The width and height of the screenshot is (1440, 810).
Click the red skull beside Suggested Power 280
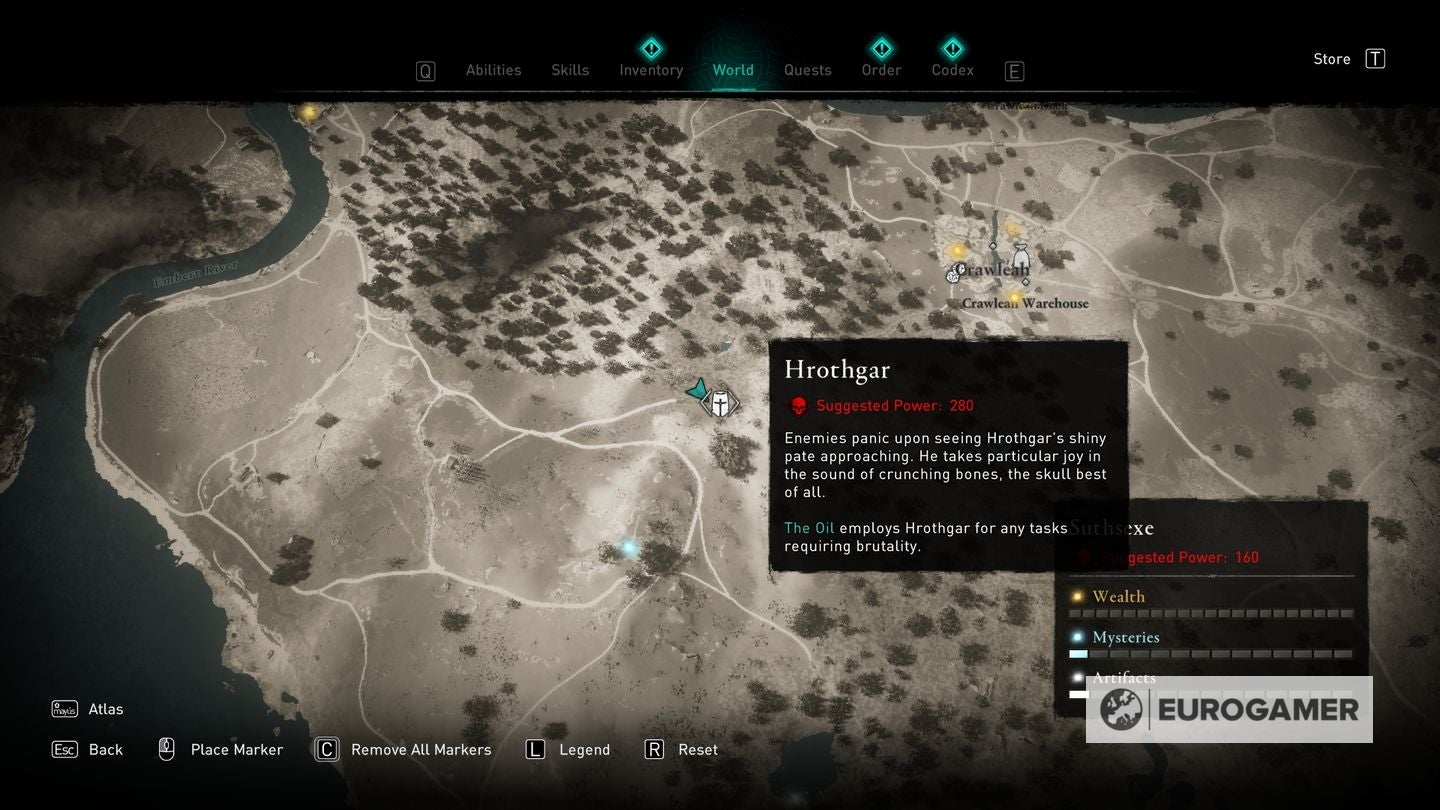[798, 405]
